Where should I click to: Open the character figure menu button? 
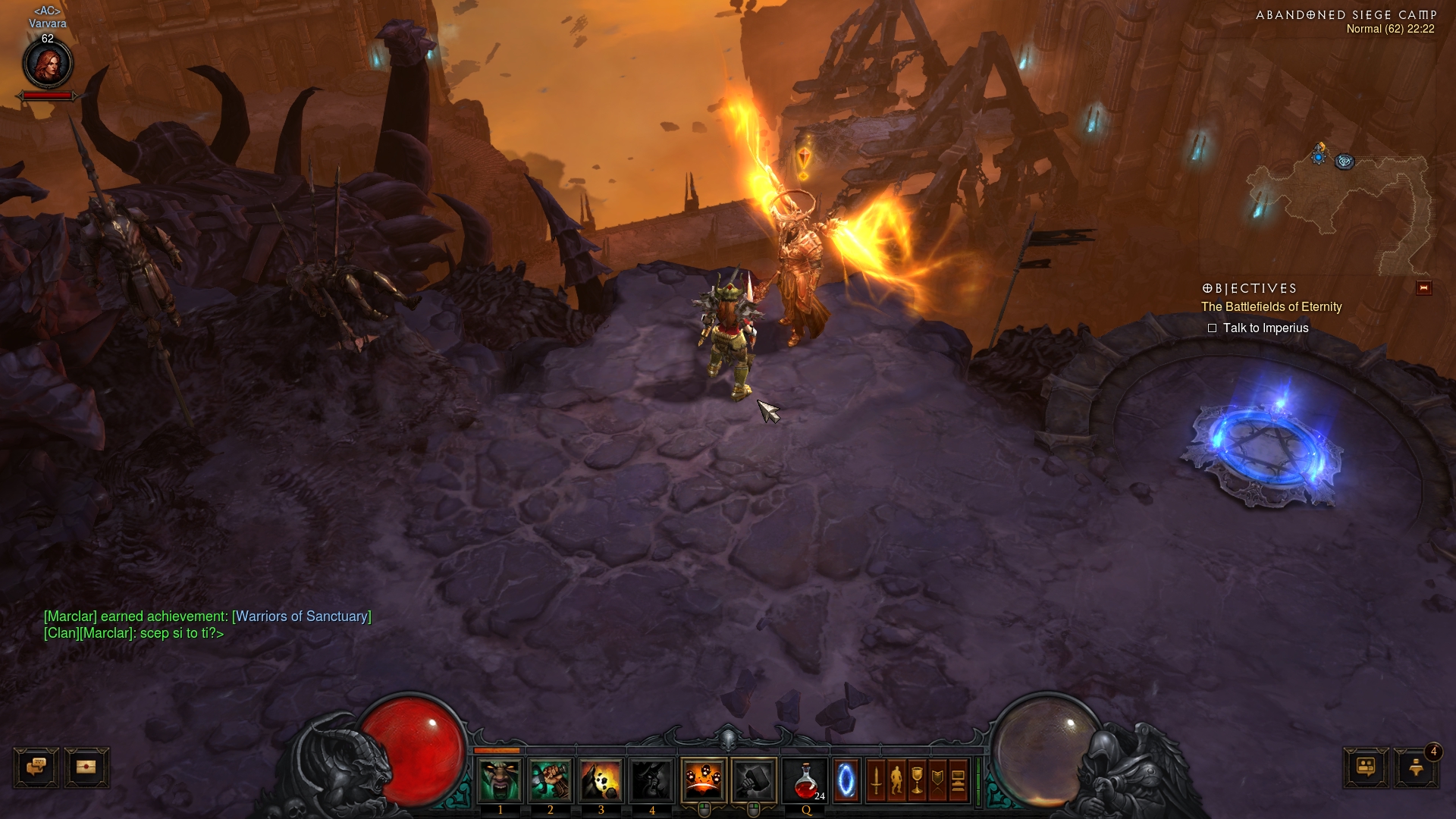pos(896,780)
